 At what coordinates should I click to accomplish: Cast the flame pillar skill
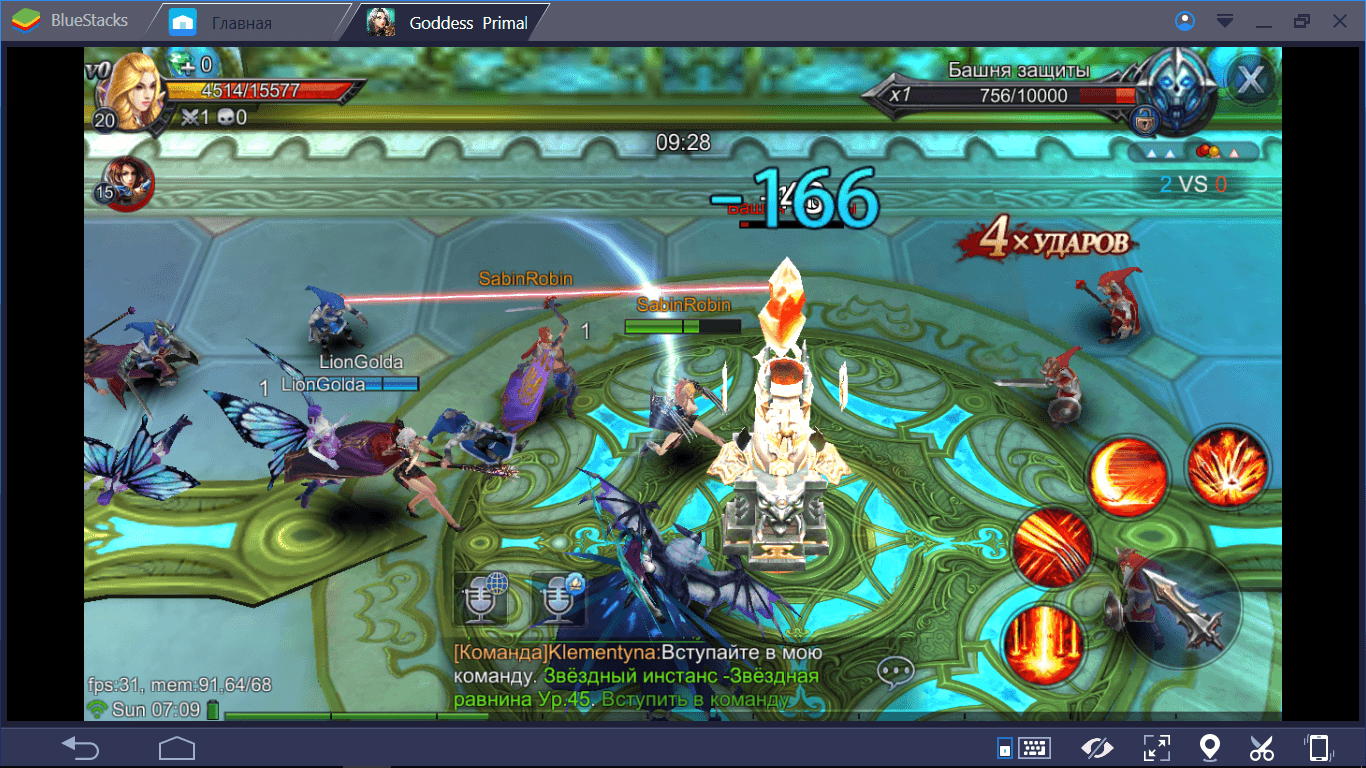(1042, 640)
